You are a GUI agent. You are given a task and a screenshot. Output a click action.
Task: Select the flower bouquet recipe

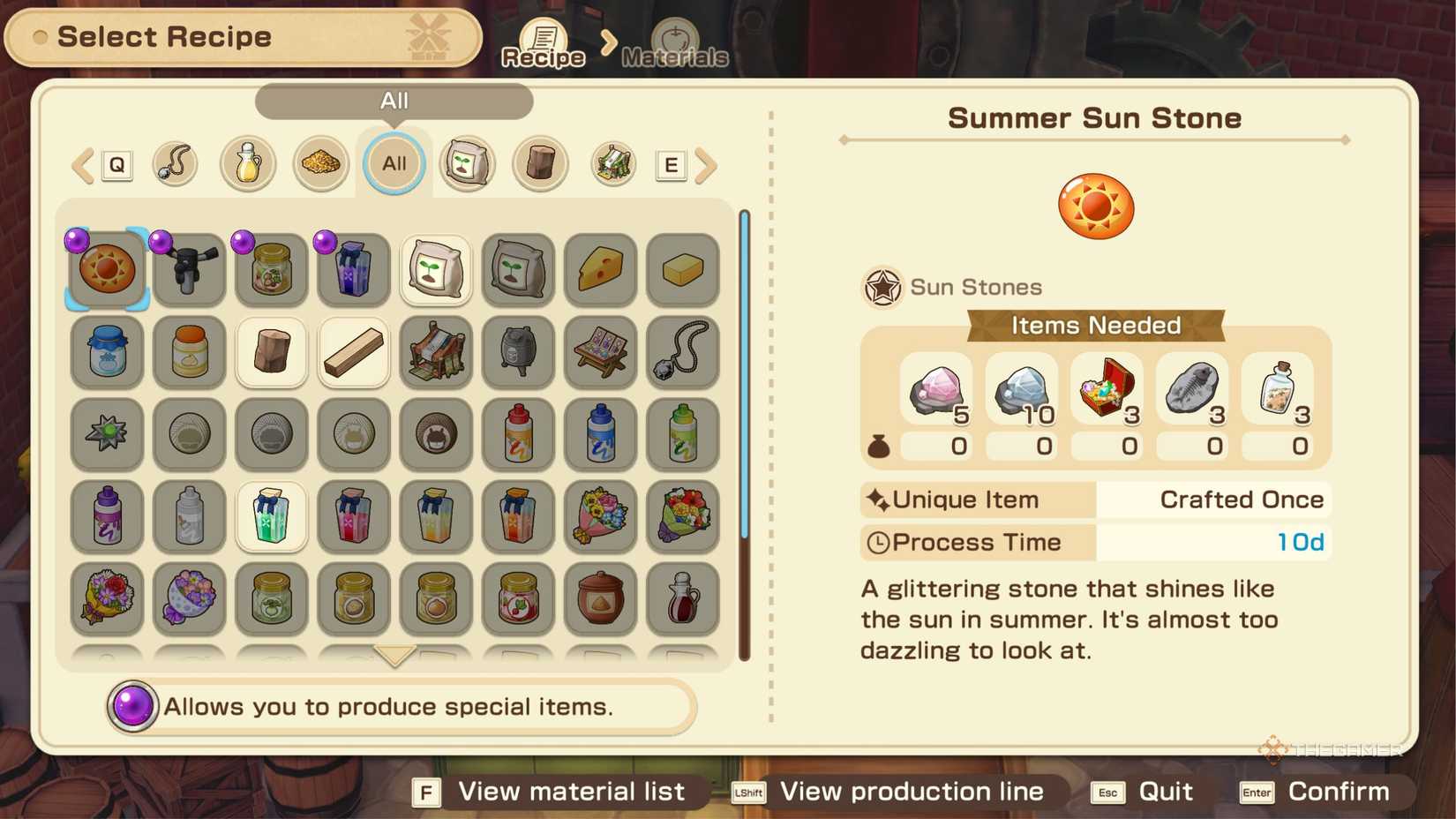[x=600, y=518]
